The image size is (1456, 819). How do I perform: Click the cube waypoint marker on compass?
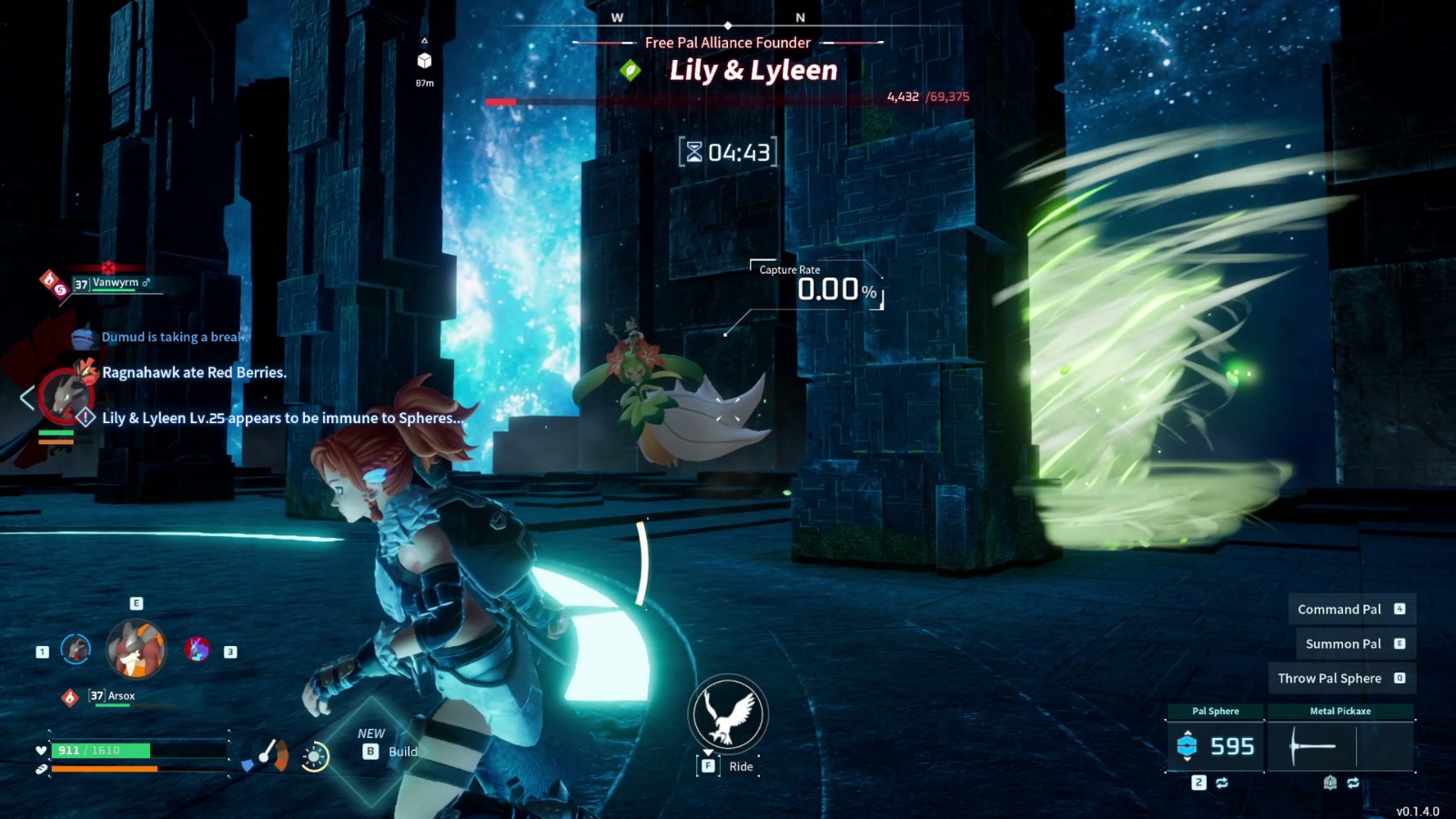point(424,60)
